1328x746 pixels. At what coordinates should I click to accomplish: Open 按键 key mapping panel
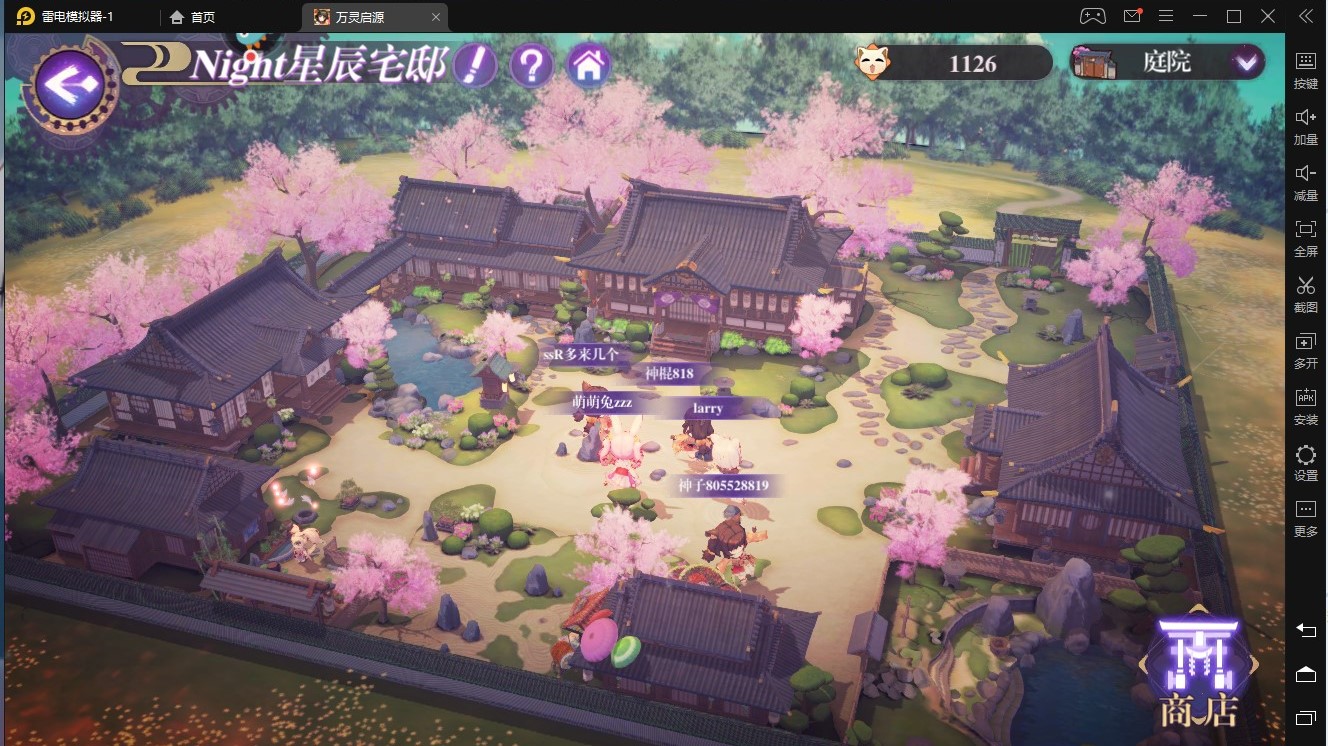[1306, 70]
